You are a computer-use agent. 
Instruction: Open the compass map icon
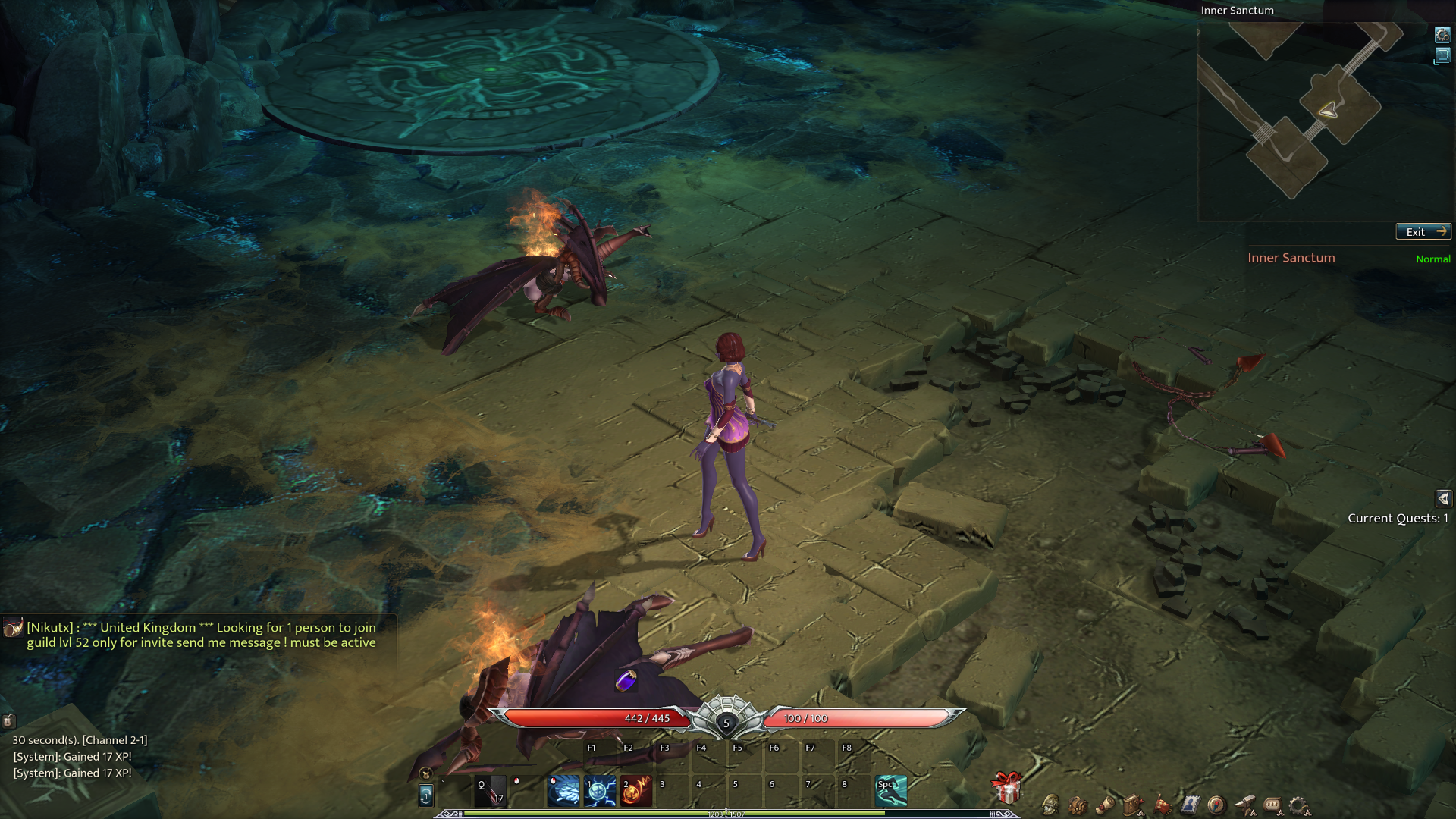pyautogui.click(x=1216, y=805)
